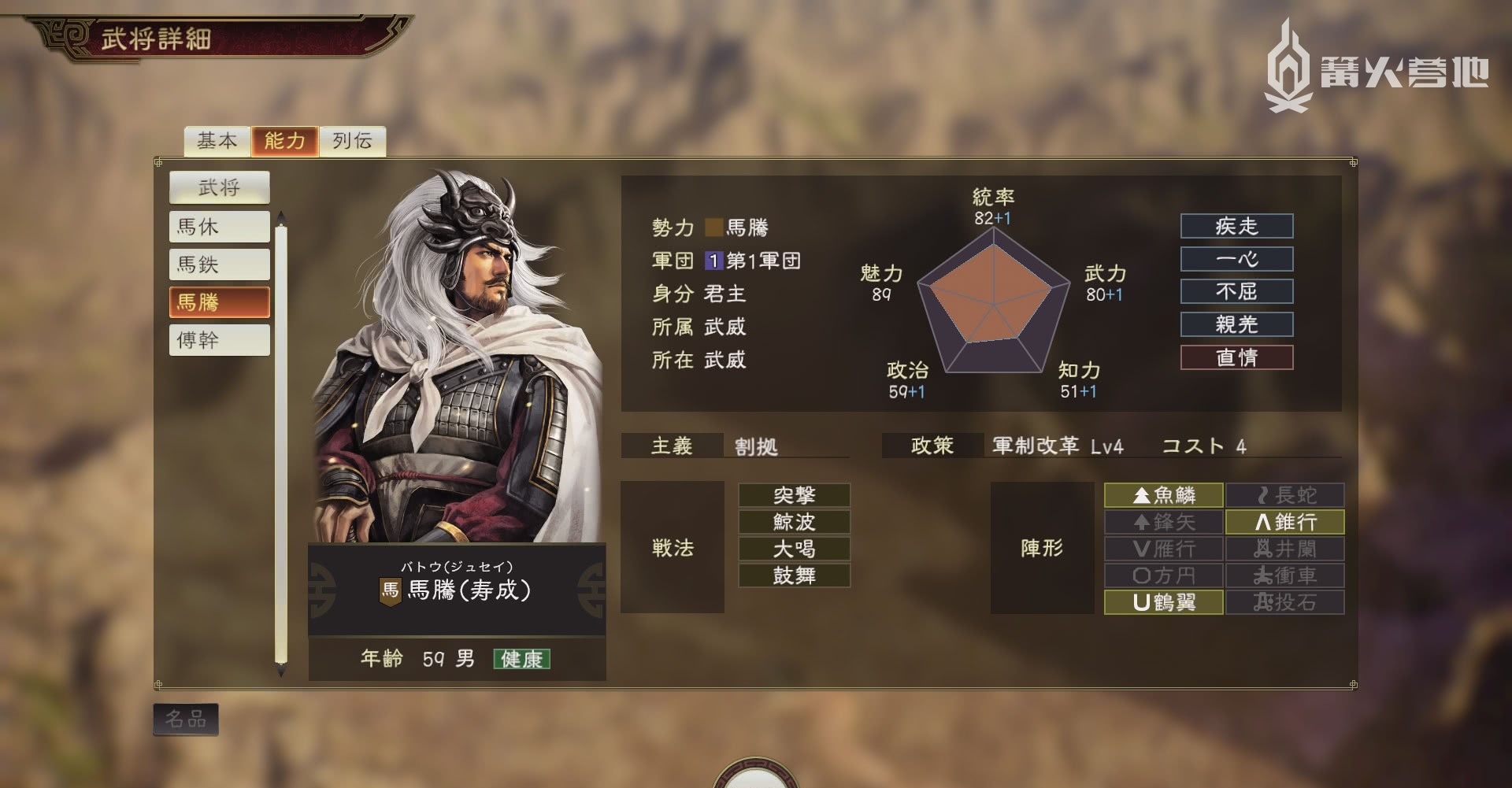Click the 鋒矢 arrowhead formation icon

click(1164, 521)
